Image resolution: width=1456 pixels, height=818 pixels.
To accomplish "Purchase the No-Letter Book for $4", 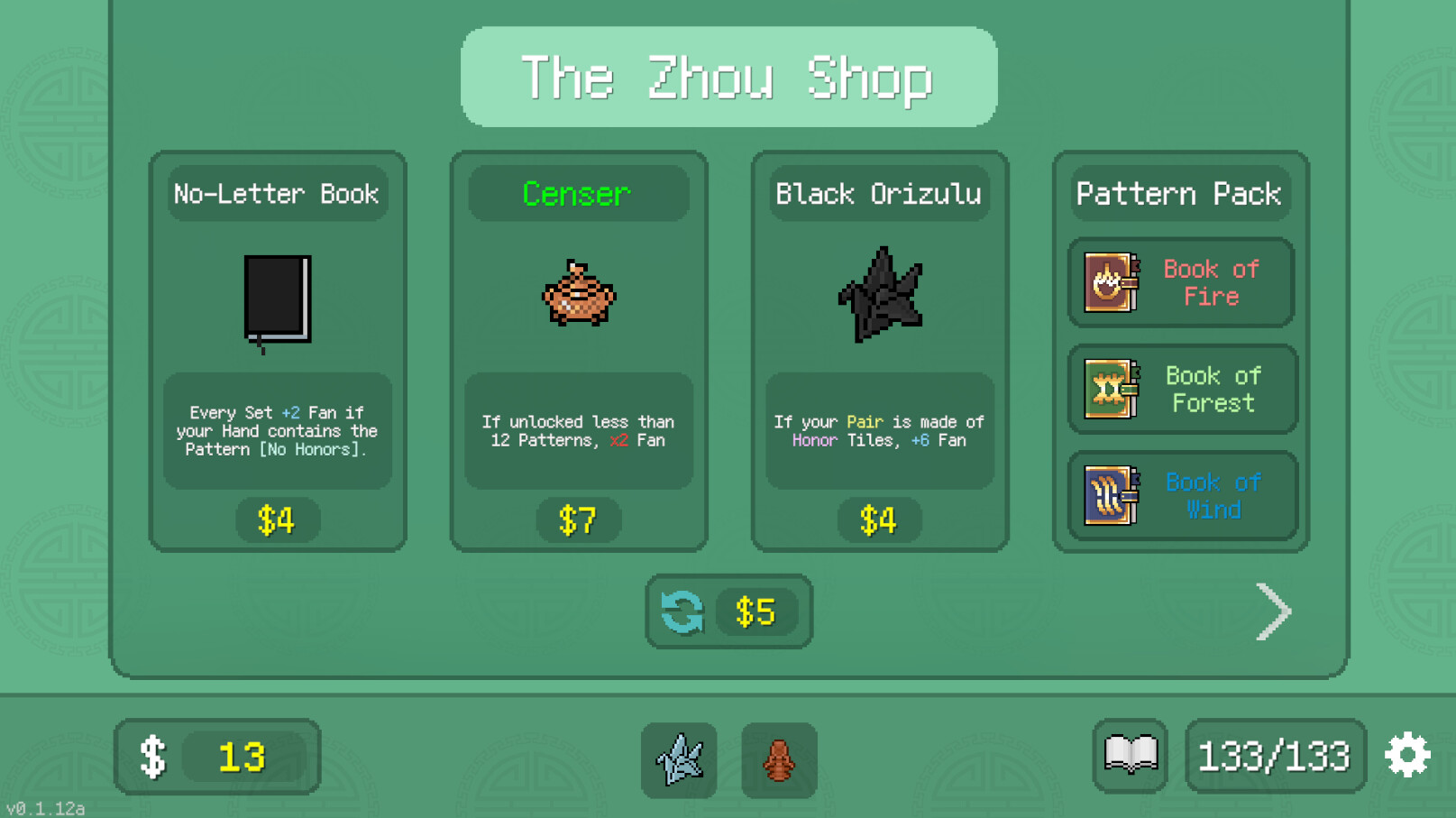I will [277, 519].
